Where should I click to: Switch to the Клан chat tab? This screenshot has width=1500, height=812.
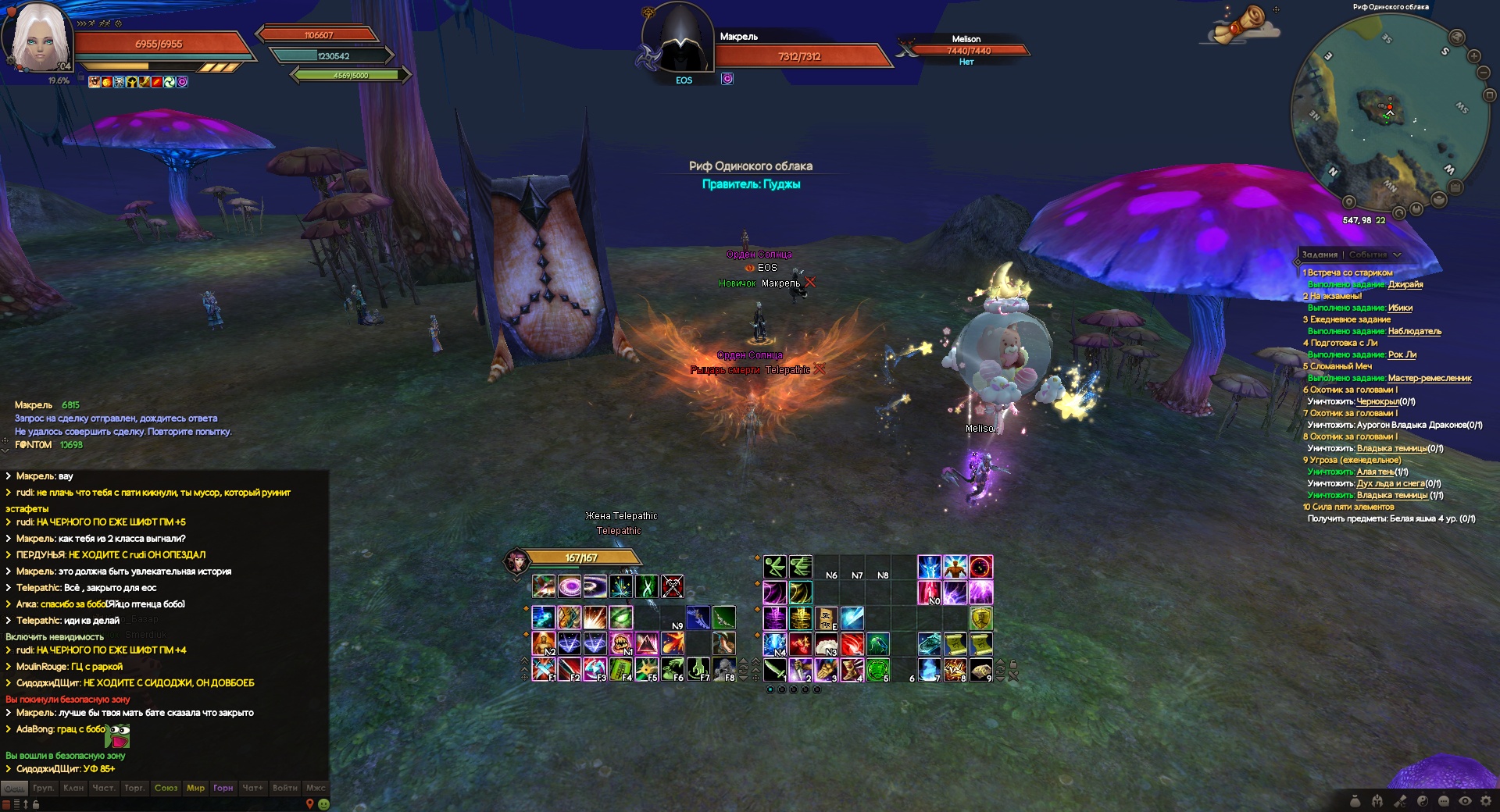pyautogui.click(x=73, y=788)
